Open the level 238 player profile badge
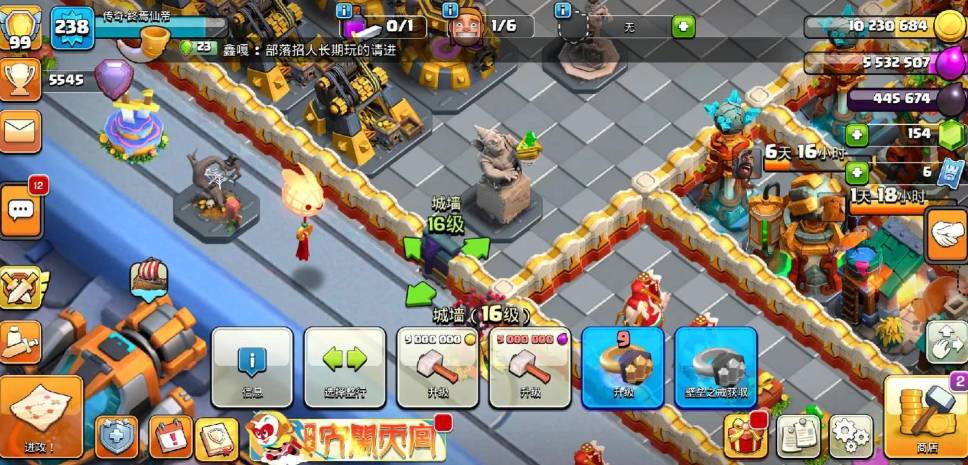Screen dimensions: 968x465 (x=71, y=25)
